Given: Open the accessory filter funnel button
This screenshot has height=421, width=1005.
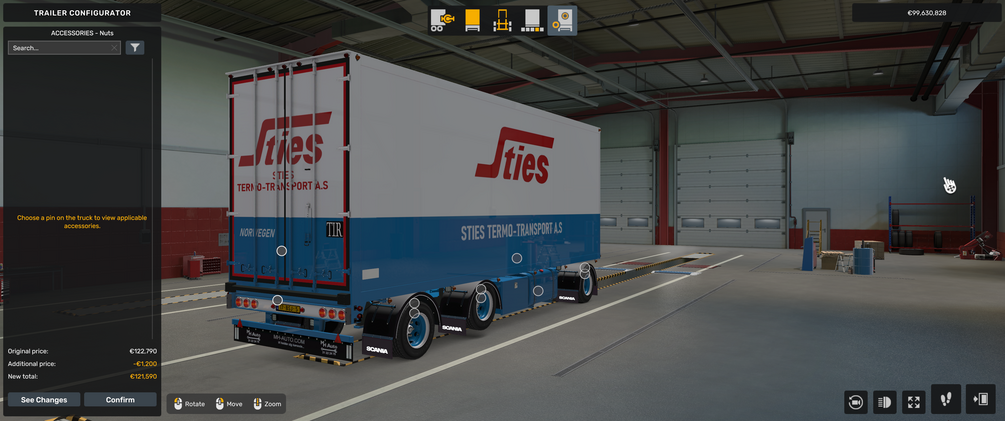Looking at the screenshot, I should click(135, 48).
